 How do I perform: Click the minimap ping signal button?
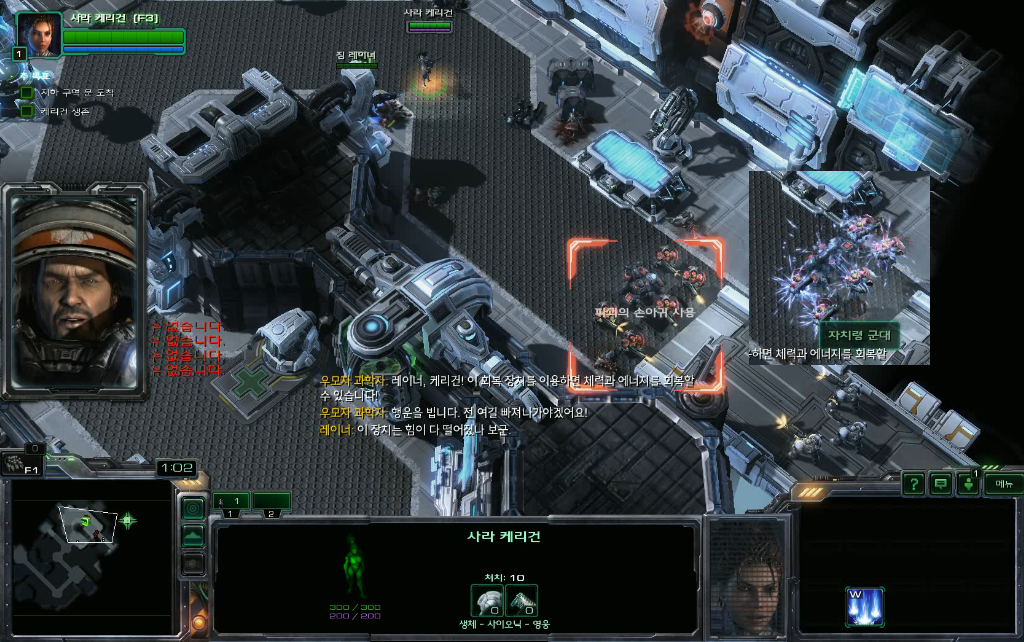192,509
